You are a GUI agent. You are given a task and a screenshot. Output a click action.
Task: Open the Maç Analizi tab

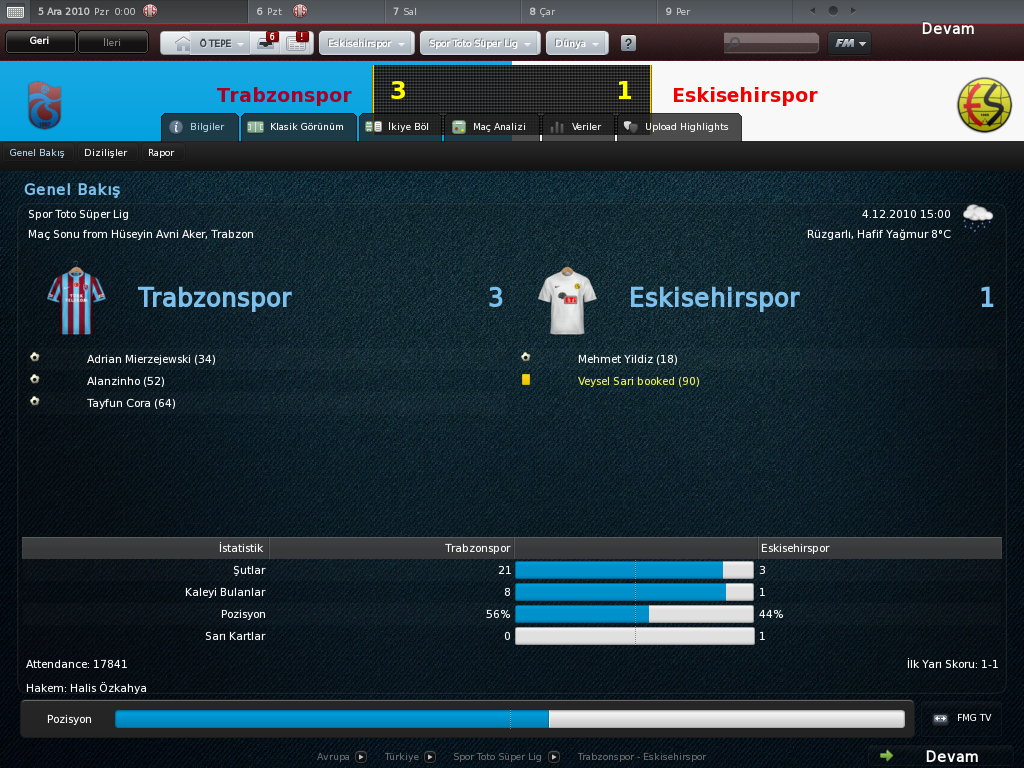(x=490, y=127)
